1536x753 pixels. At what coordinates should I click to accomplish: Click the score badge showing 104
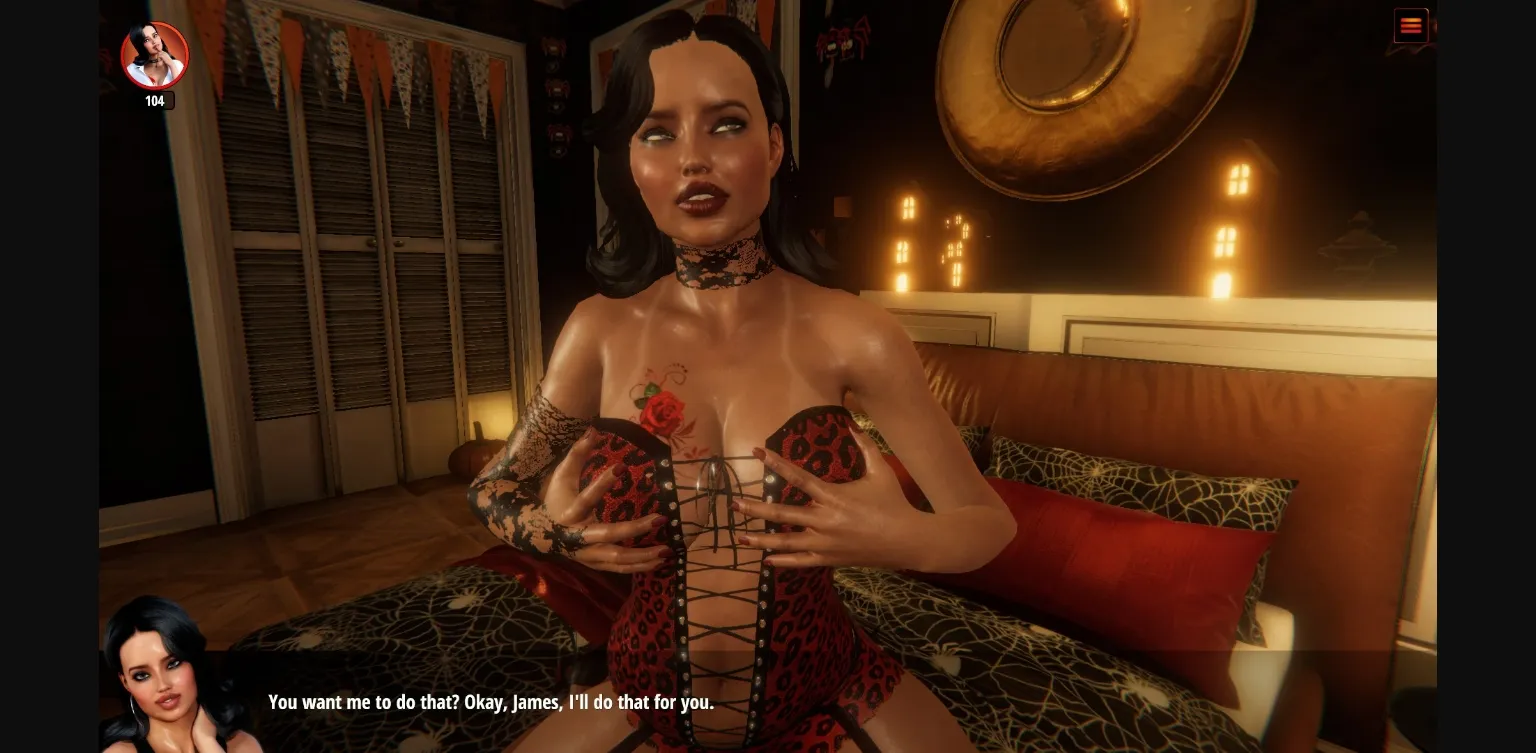(x=154, y=100)
